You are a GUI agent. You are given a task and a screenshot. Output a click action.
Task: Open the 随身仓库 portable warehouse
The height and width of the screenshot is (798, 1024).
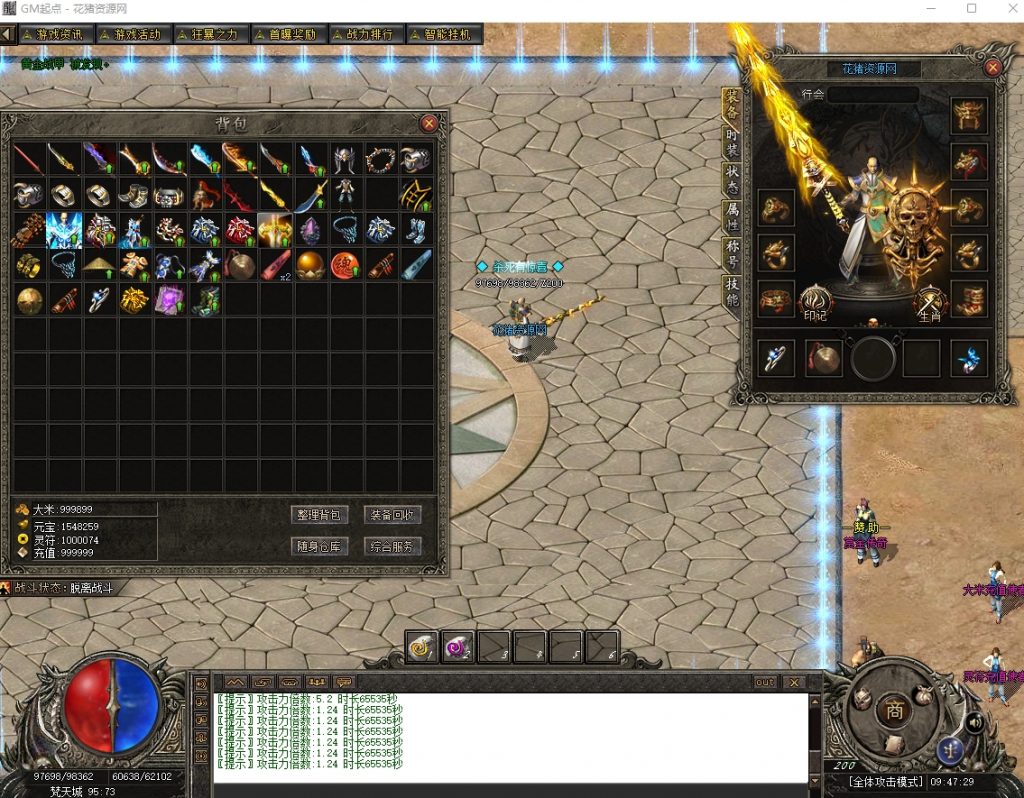pyautogui.click(x=319, y=546)
